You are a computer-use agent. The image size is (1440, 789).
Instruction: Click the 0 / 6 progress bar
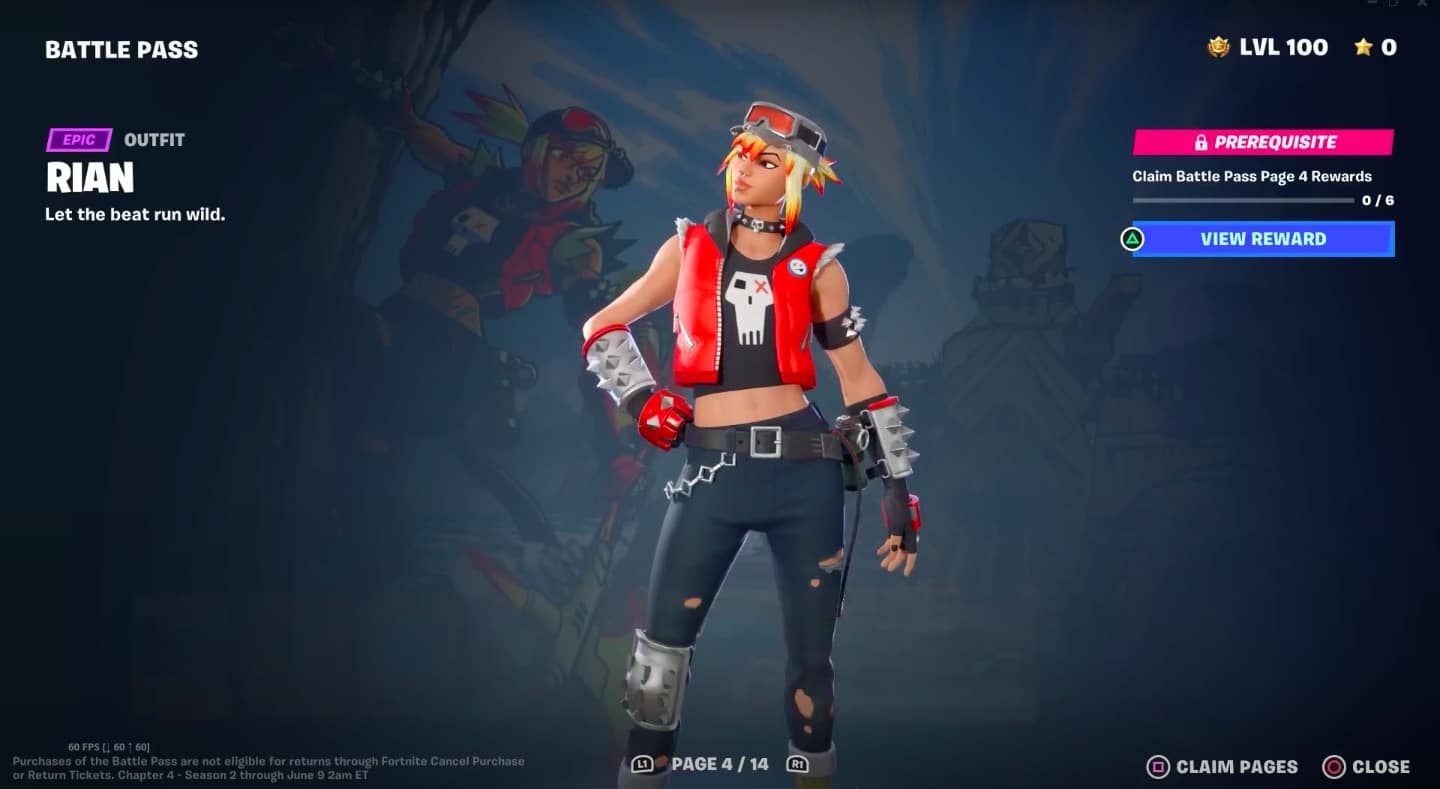pyautogui.click(x=1243, y=200)
